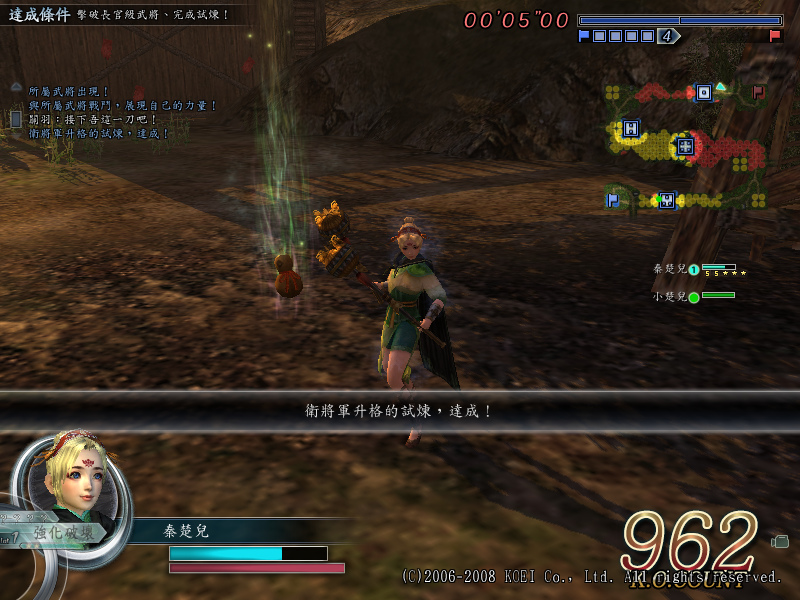Select party member 小楚兒 in the ally list
The width and height of the screenshot is (800, 600).
(670, 296)
